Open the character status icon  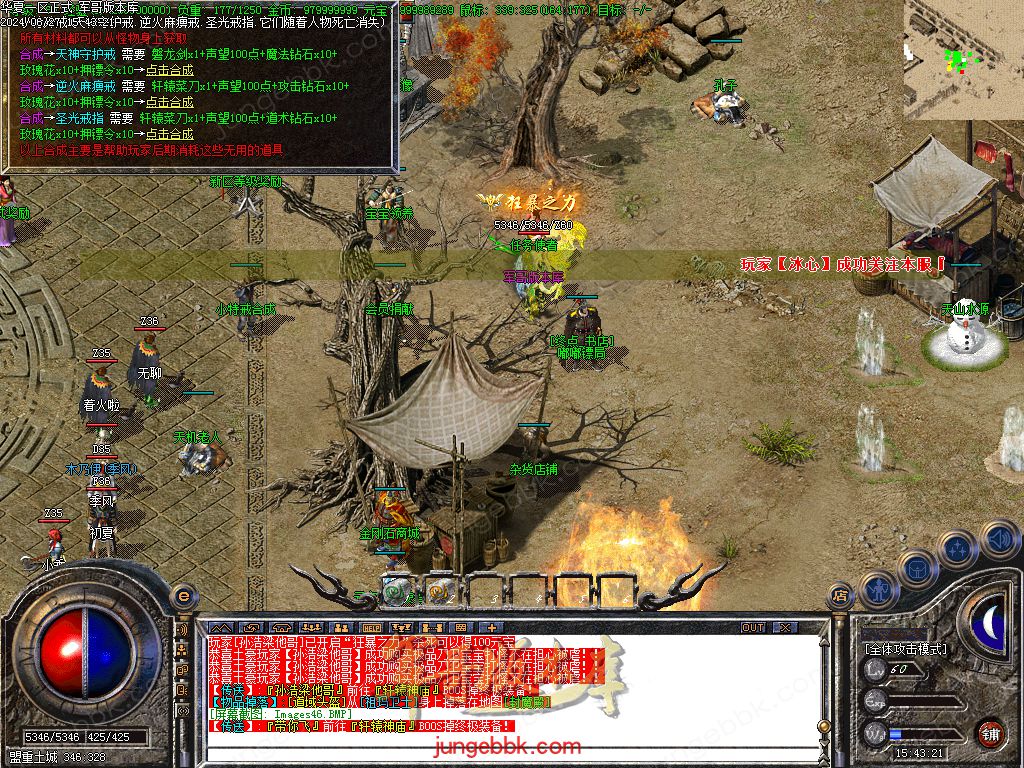tap(879, 590)
